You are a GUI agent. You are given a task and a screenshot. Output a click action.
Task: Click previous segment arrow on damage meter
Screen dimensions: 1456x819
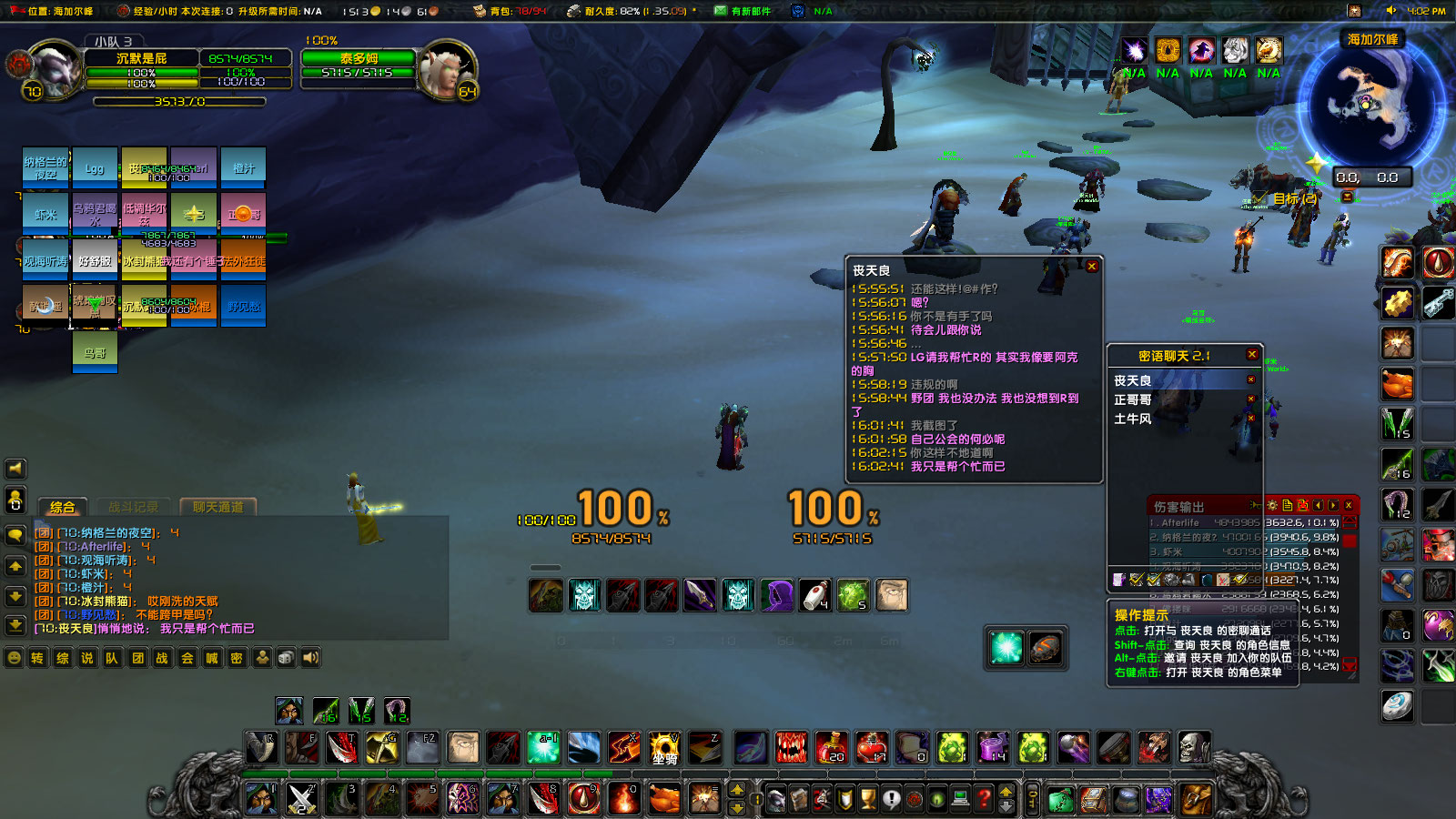coord(1318,505)
